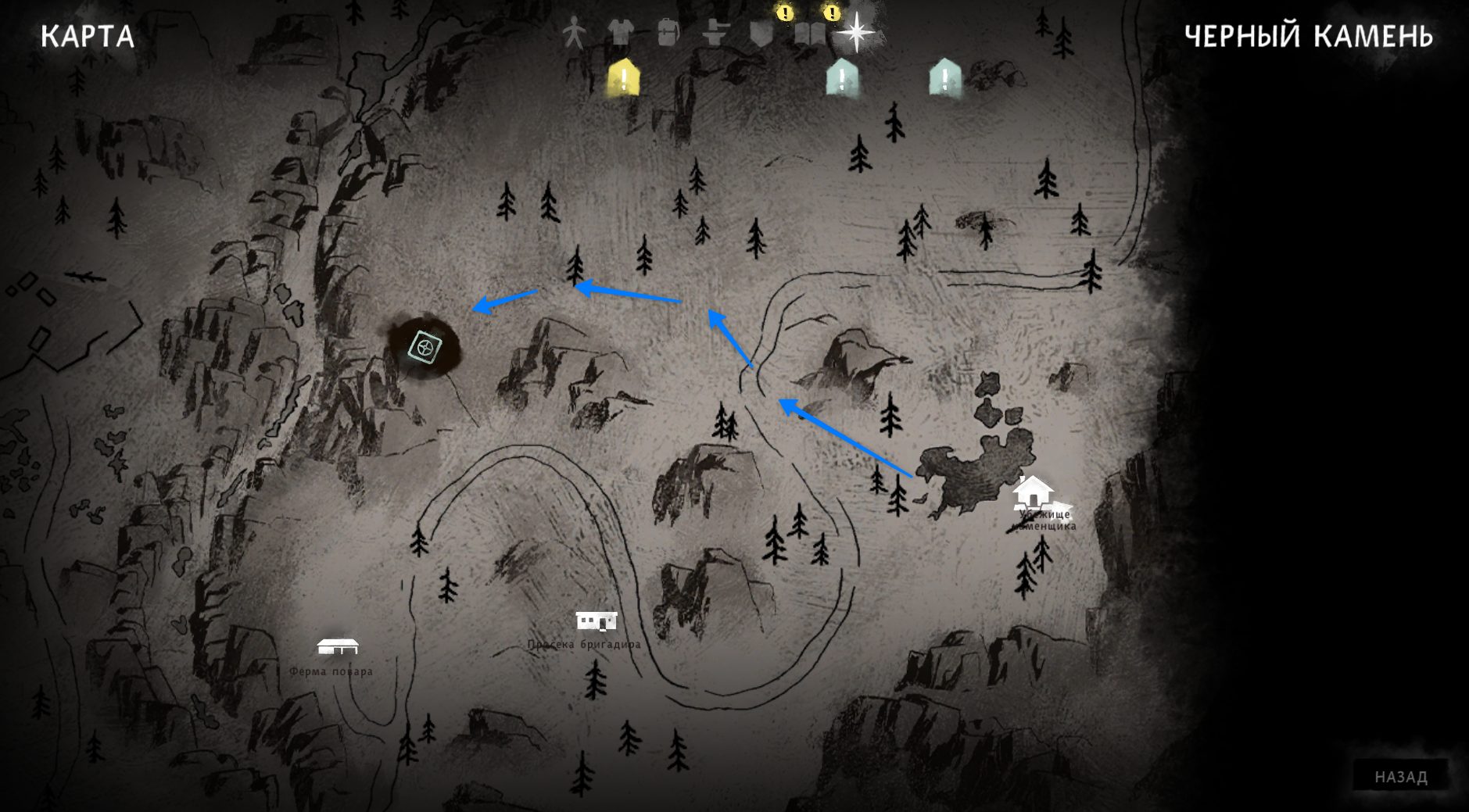Open the backpack inventory tab

[668, 34]
